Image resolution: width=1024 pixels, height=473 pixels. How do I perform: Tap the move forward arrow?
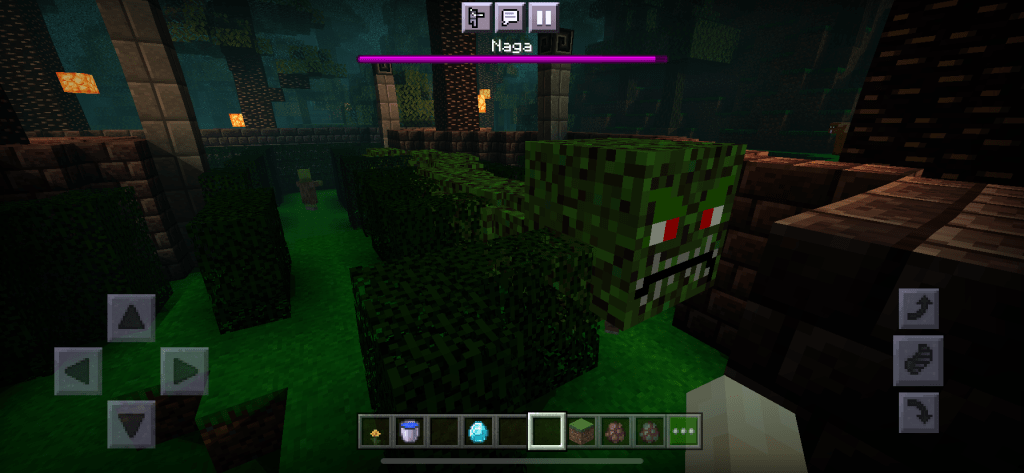coord(131,319)
